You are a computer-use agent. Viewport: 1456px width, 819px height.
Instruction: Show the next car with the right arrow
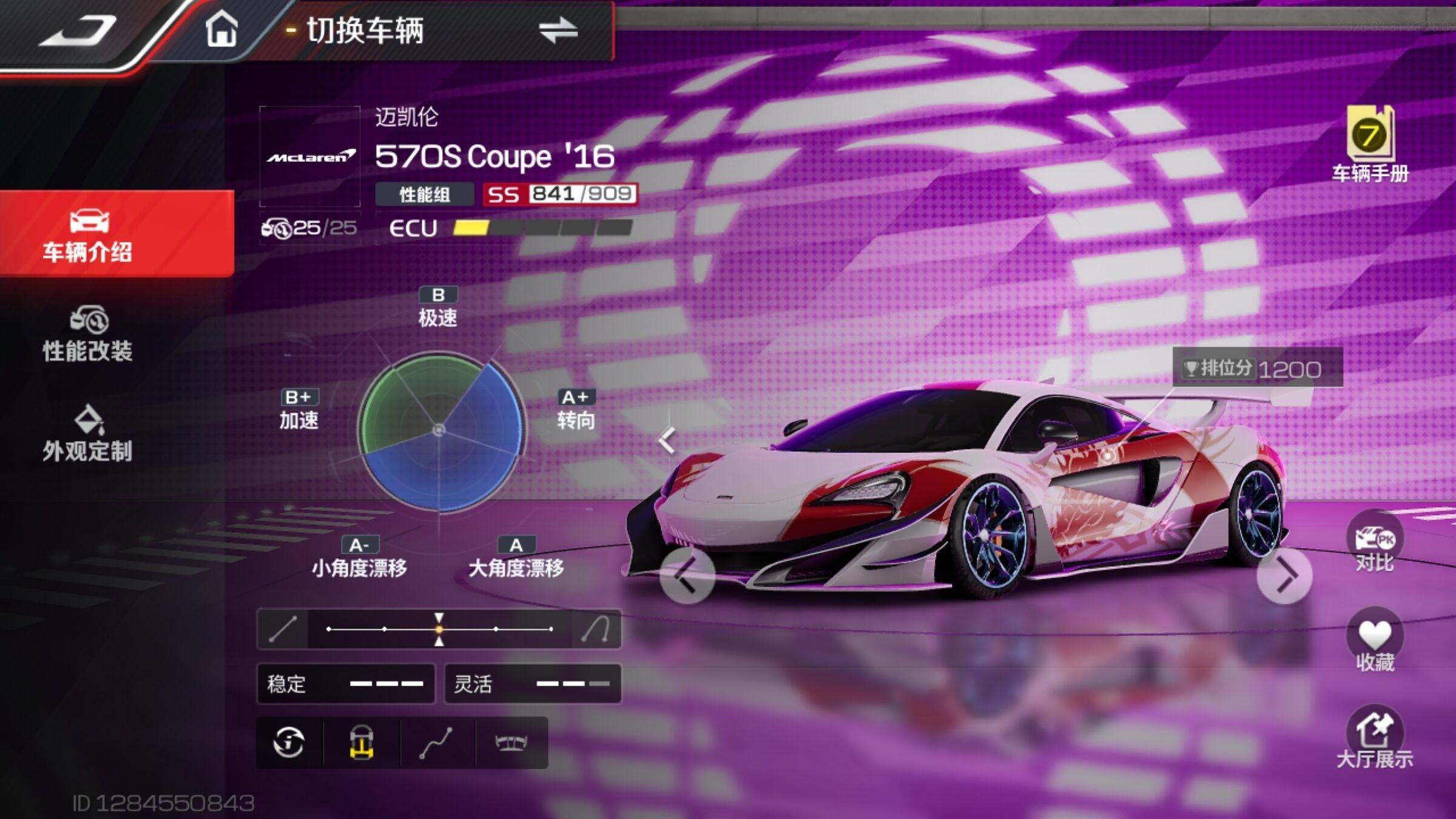(x=1284, y=576)
